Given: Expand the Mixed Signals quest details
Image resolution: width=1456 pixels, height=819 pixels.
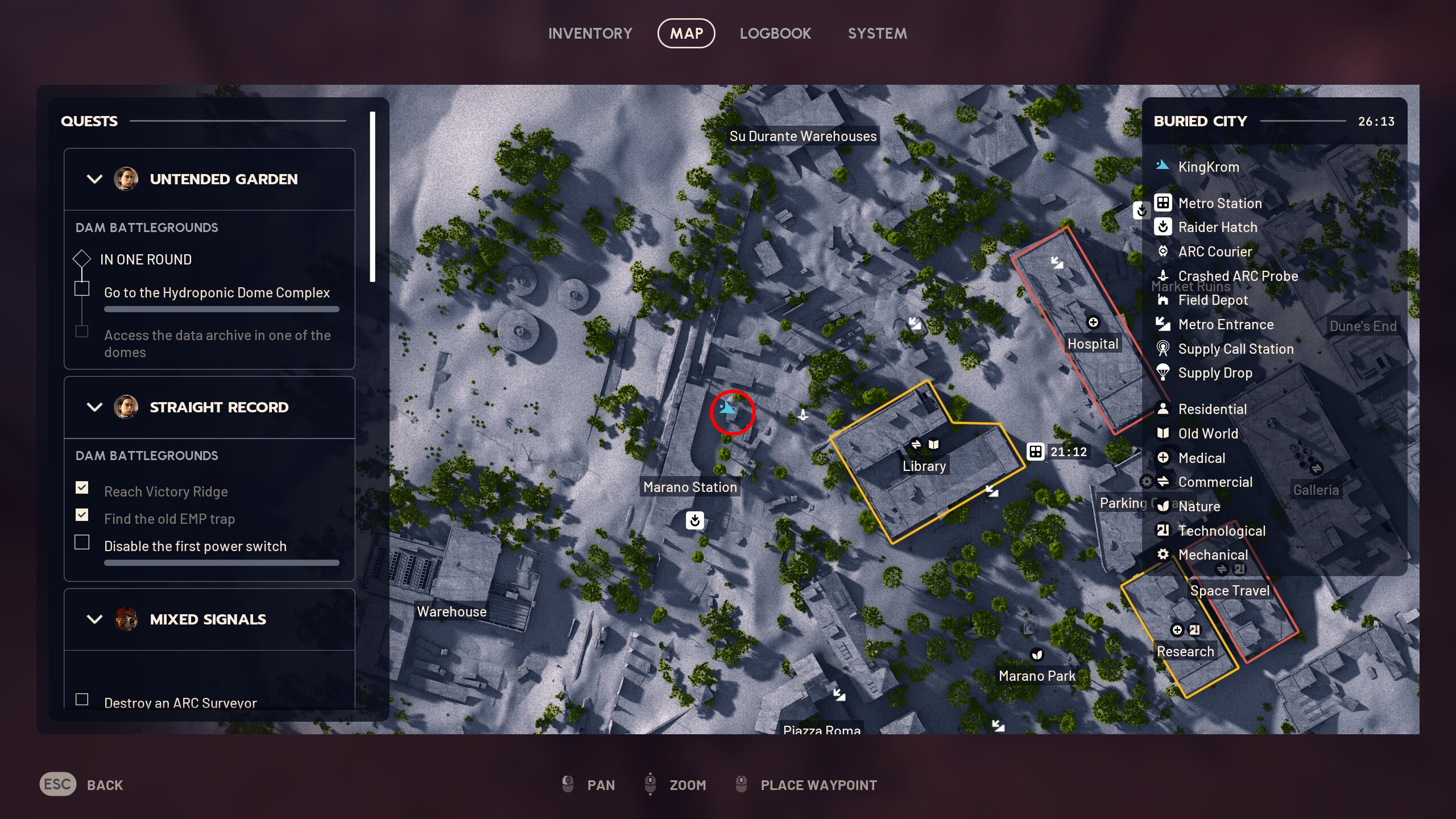Looking at the screenshot, I should 94,619.
